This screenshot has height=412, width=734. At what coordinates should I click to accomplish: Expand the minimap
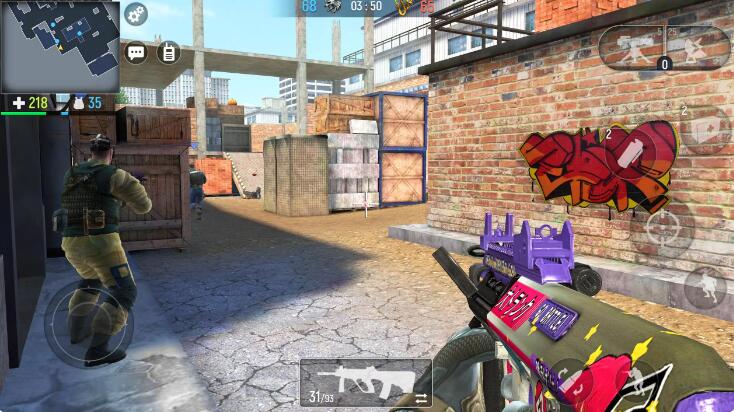(x=60, y=46)
